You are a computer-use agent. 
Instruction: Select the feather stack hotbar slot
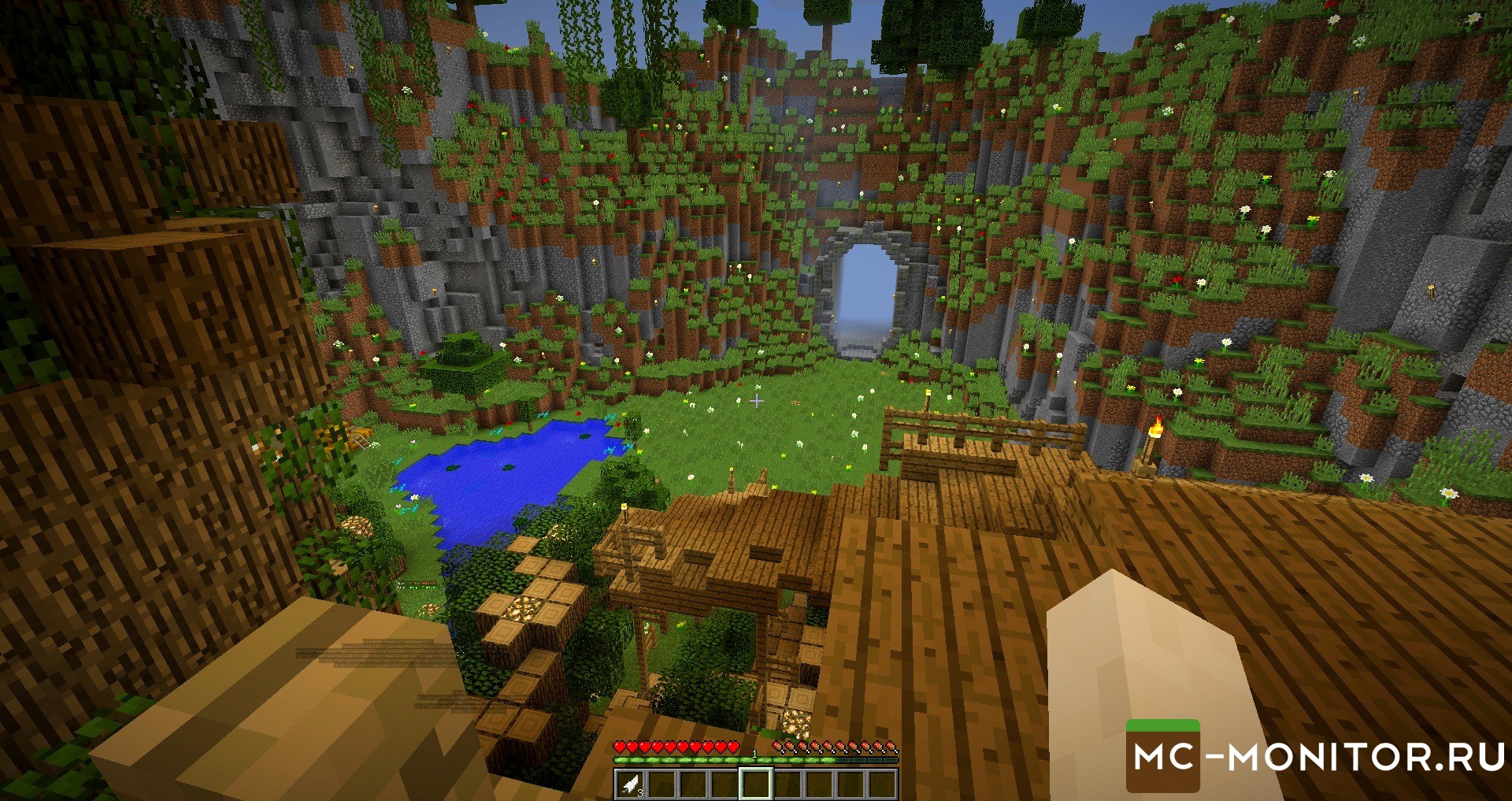click(631, 784)
